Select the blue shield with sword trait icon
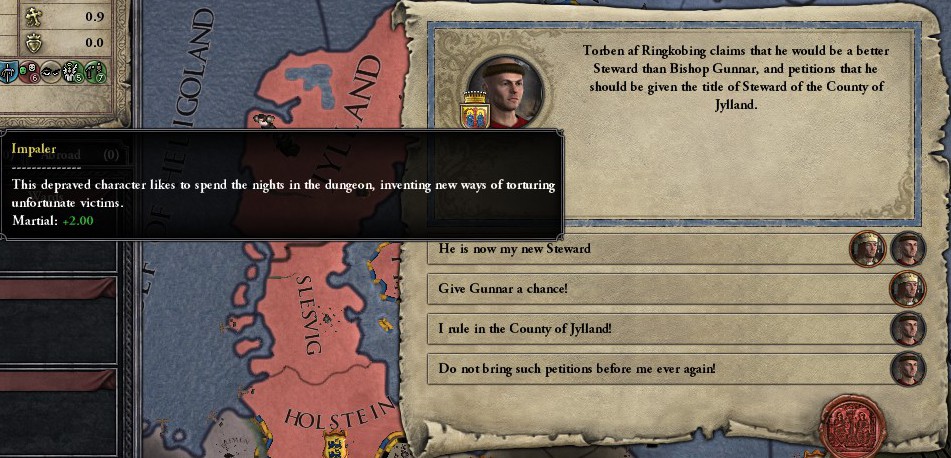The image size is (951, 458). pyautogui.click(x=8, y=72)
